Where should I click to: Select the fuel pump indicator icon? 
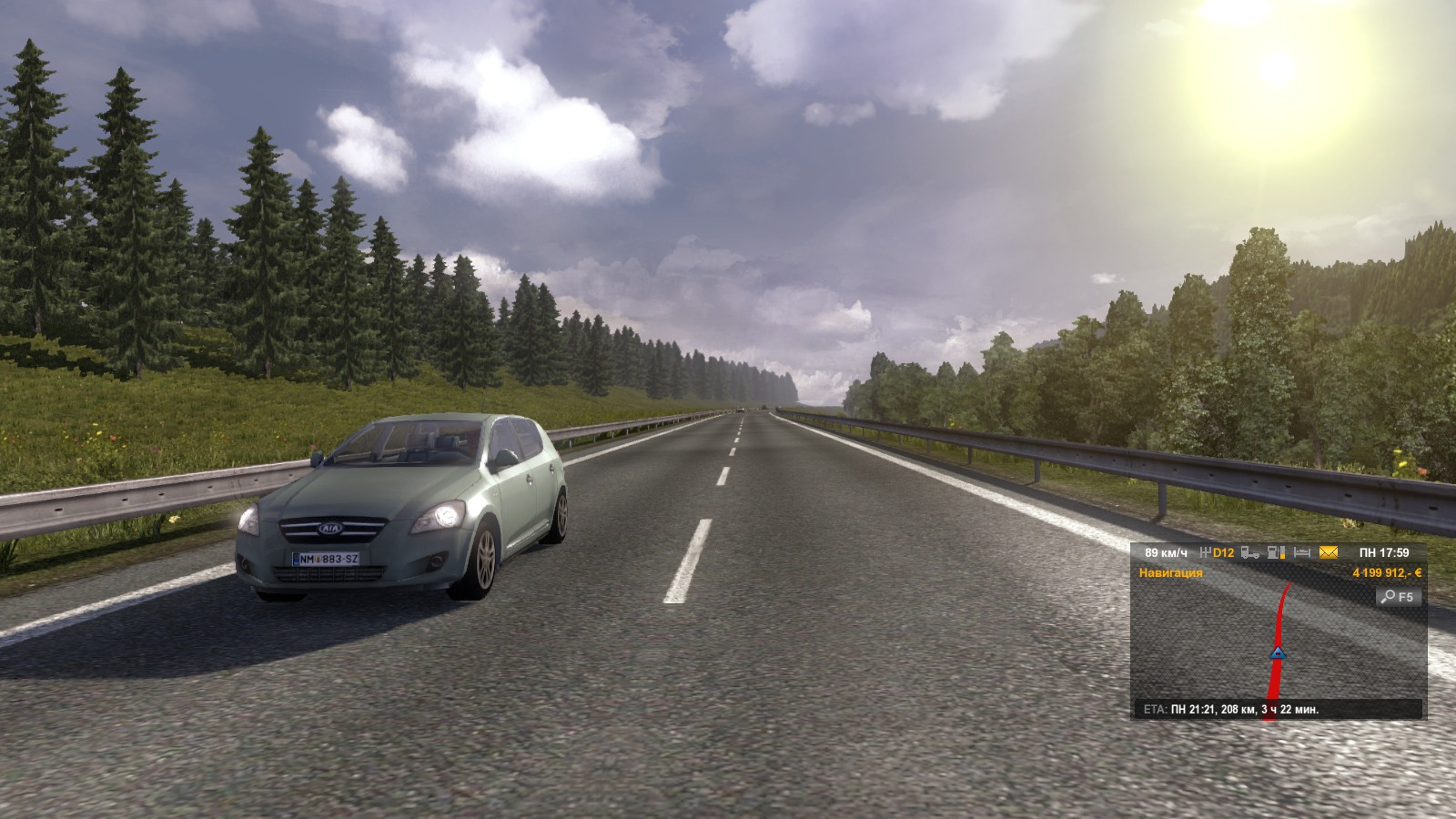pyautogui.click(x=1277, y=552)
